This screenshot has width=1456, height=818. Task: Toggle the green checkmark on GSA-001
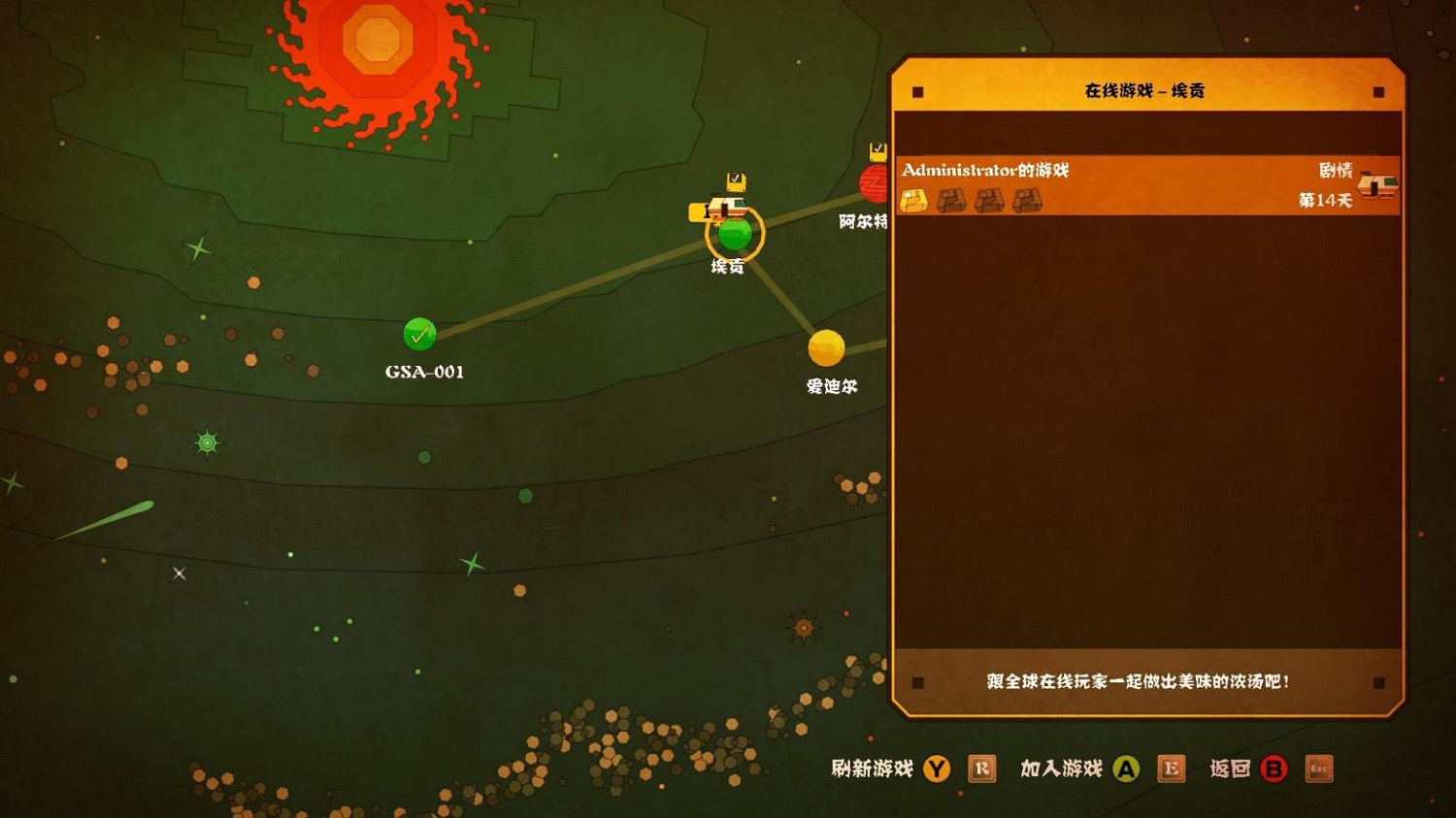pyautogui.click(x=419, y=334)
